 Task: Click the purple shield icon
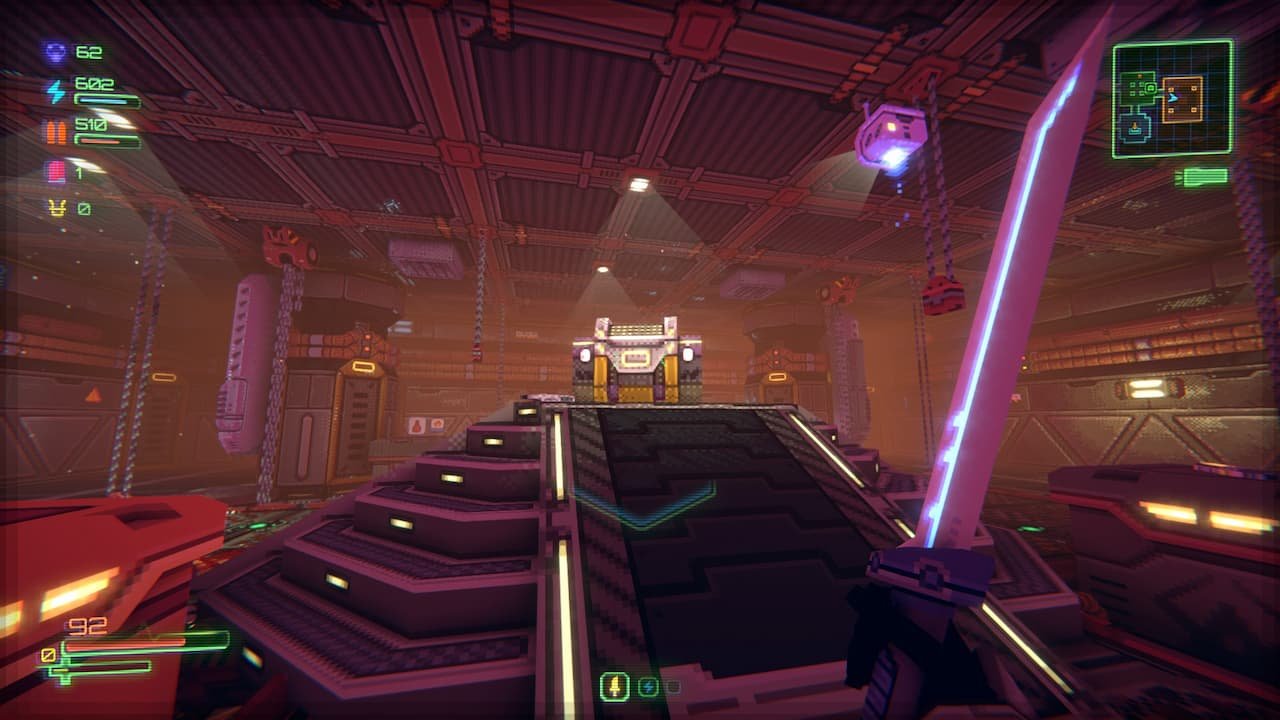point(54,53)
